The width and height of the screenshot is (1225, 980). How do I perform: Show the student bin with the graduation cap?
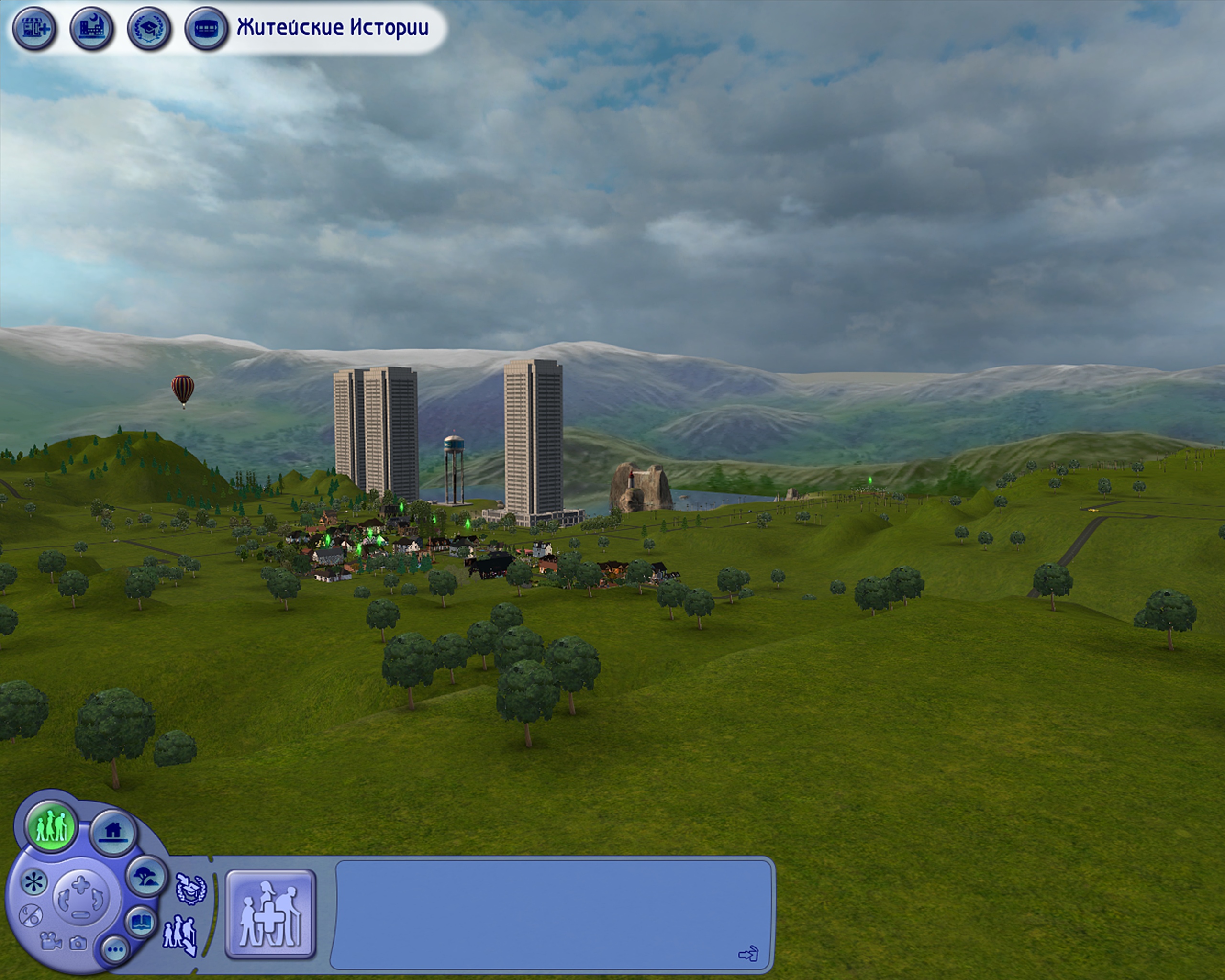click(x=190, y=889)
